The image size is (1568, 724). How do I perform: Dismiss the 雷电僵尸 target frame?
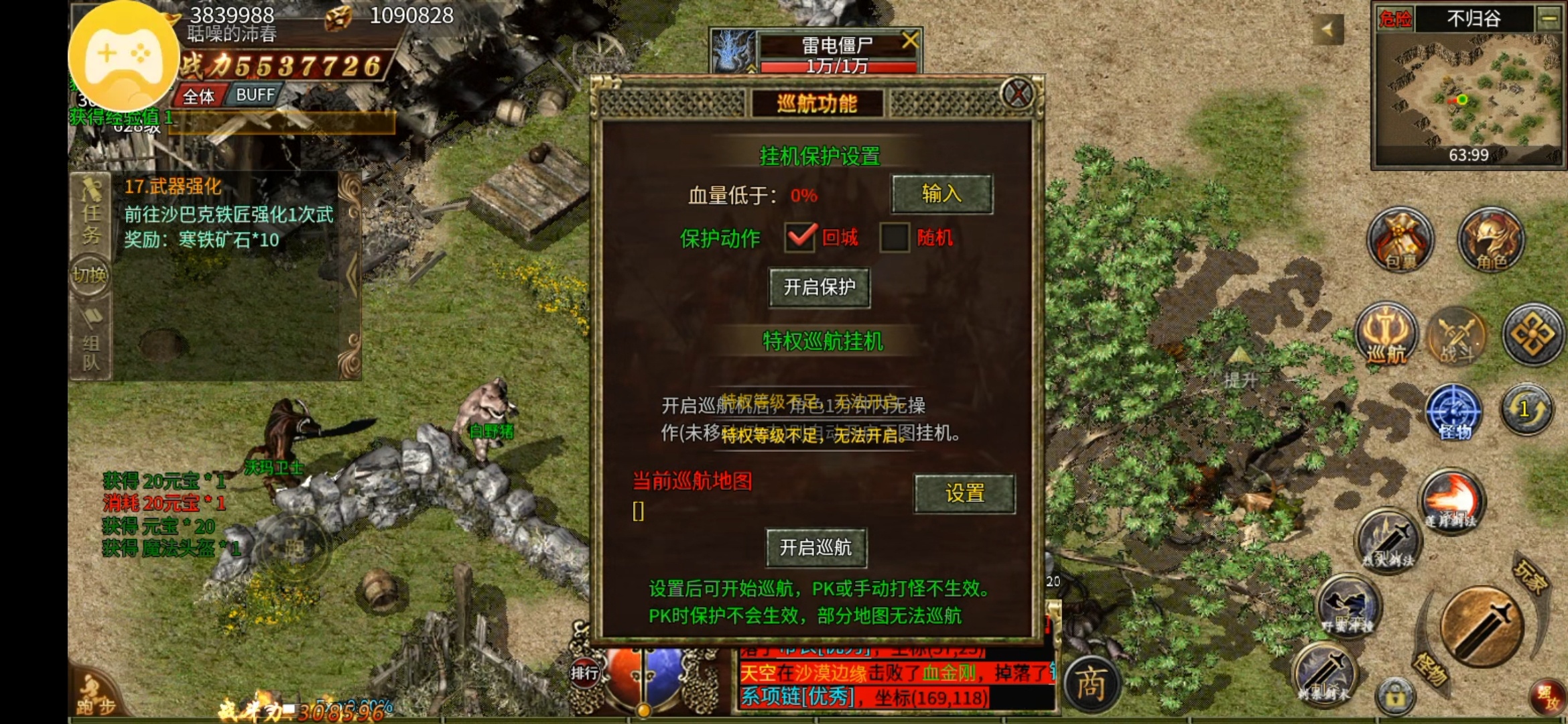[909, 41]
